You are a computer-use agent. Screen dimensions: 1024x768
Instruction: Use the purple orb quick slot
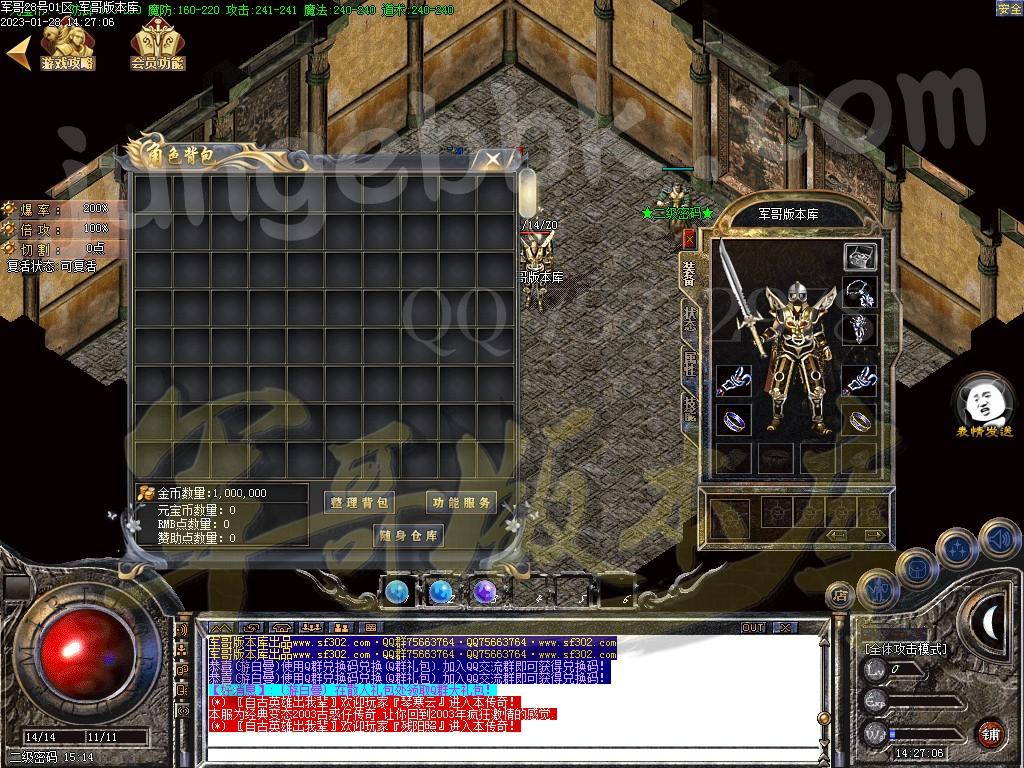pos(485,592)
